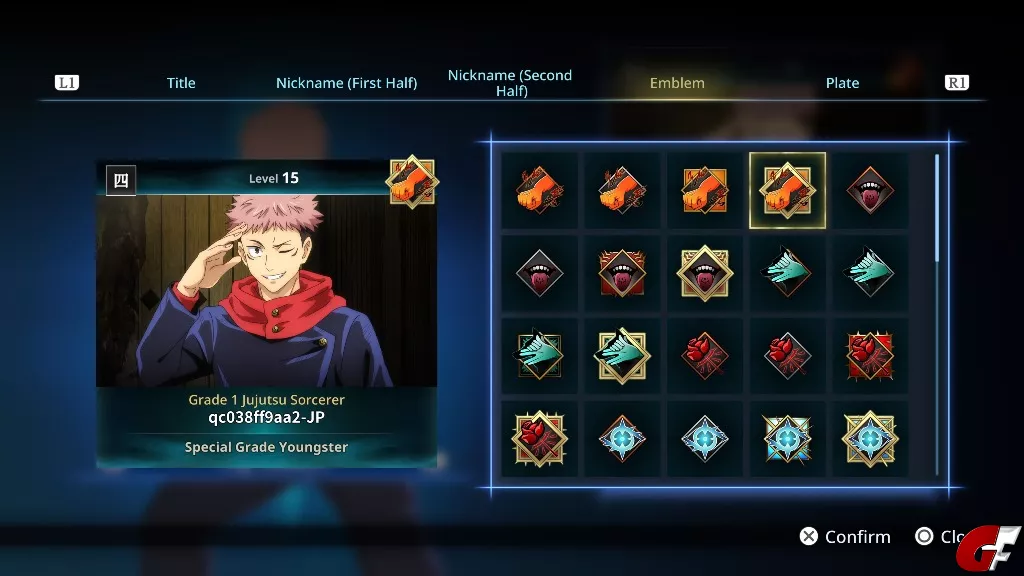Click the emblem list scrollbar
1024x576 pixels.
[937, 210]
